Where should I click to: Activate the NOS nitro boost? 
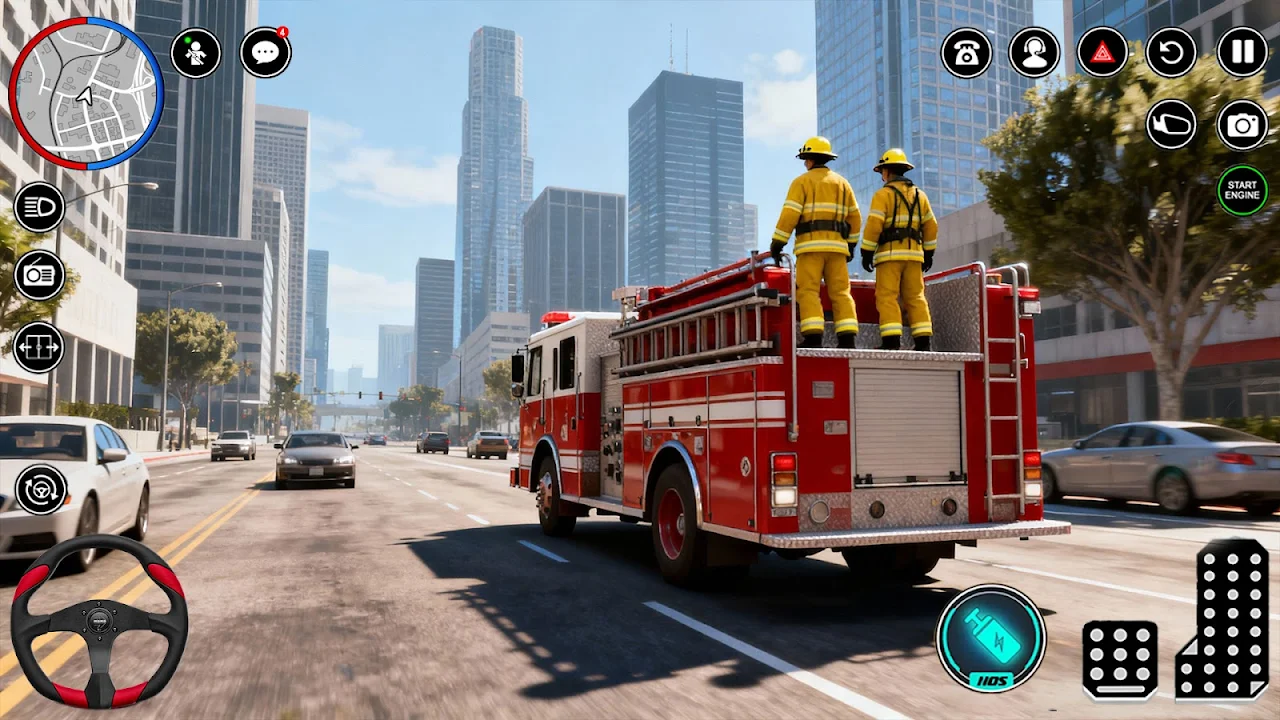click(x=991, y=638)
